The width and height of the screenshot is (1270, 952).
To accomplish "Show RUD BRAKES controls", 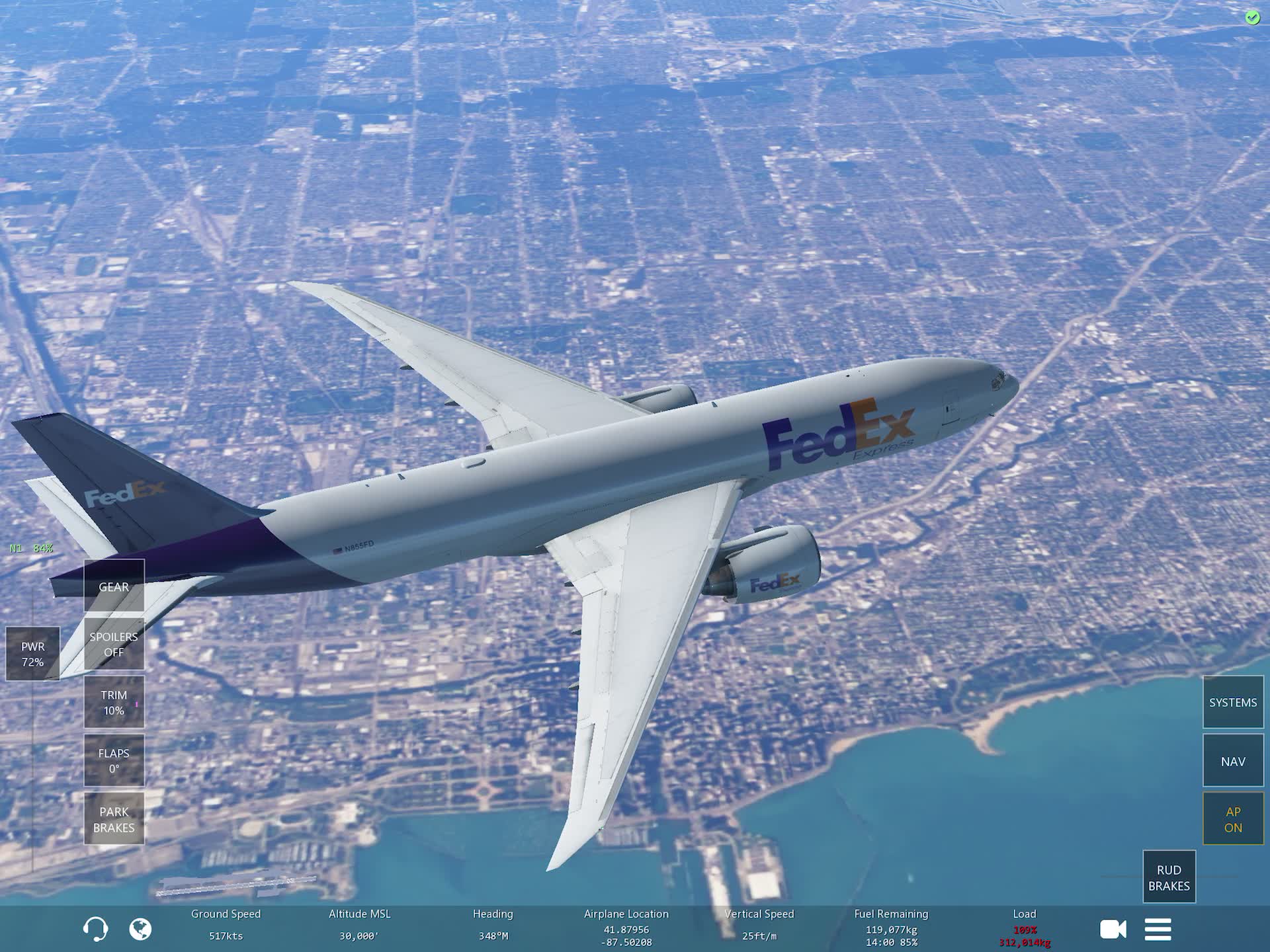I will (1169, 876).
